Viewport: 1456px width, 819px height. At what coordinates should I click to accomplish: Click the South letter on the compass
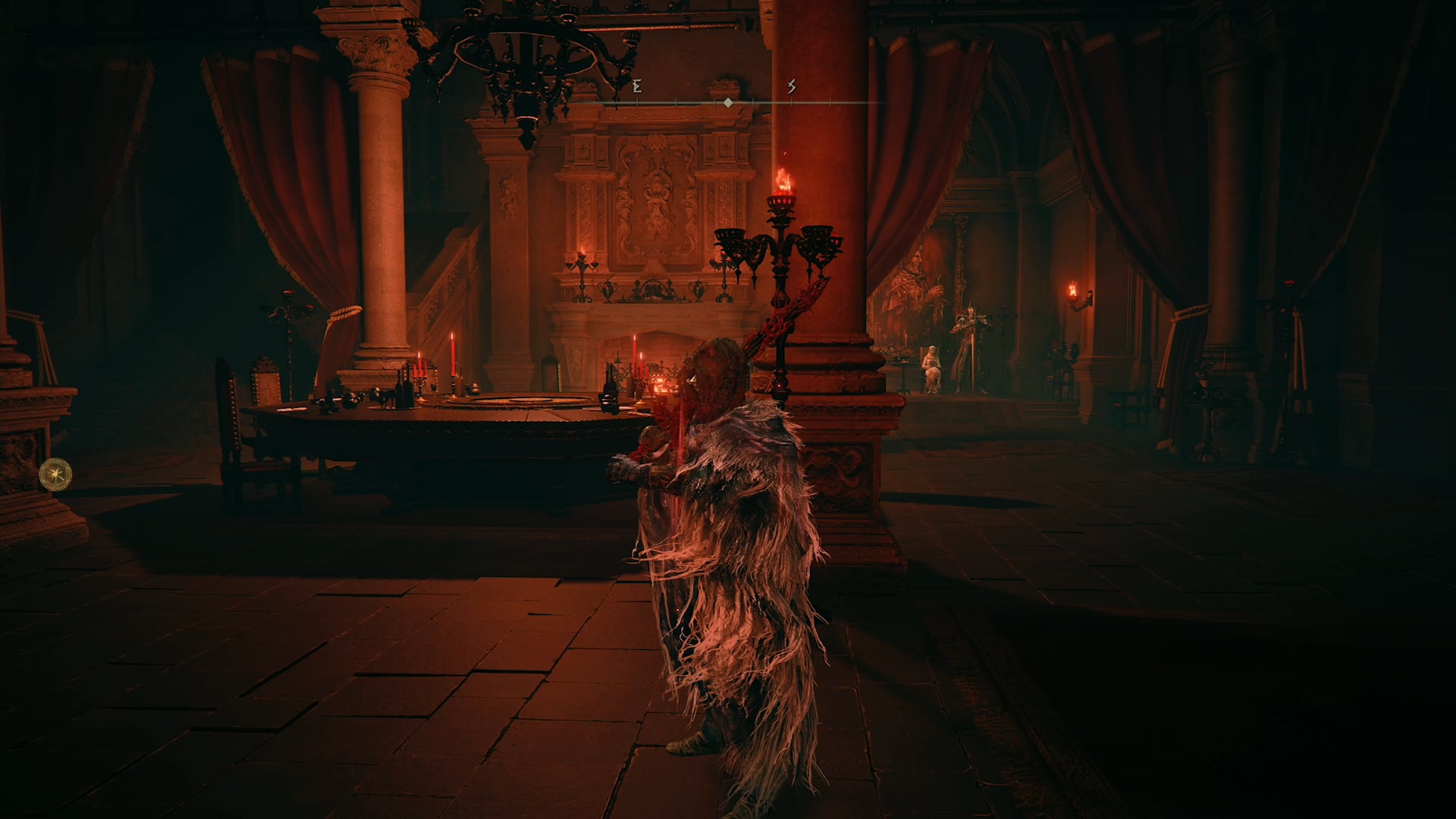point(791,86)
